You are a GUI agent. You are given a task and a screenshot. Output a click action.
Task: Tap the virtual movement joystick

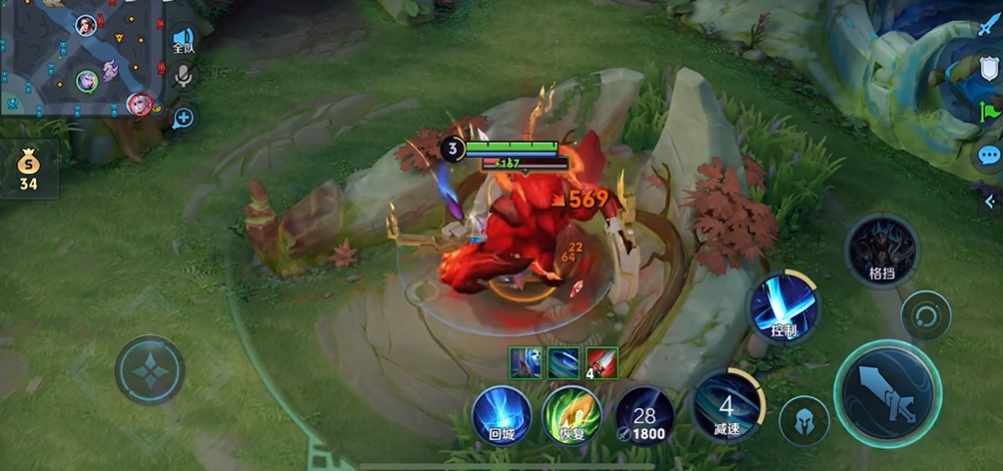pos(149,370)
